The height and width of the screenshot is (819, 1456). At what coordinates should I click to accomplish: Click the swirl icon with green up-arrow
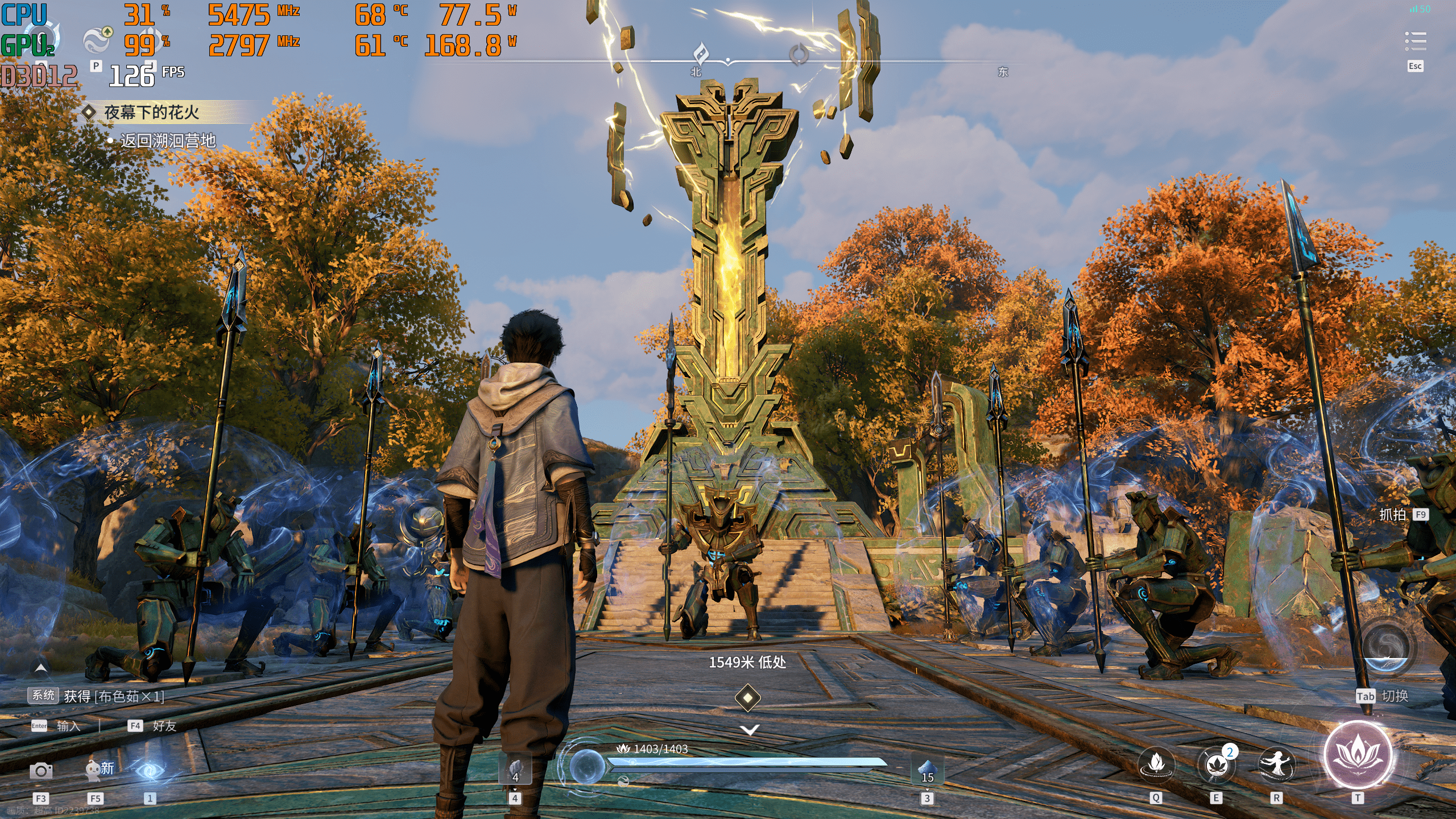tap(97, 40)
